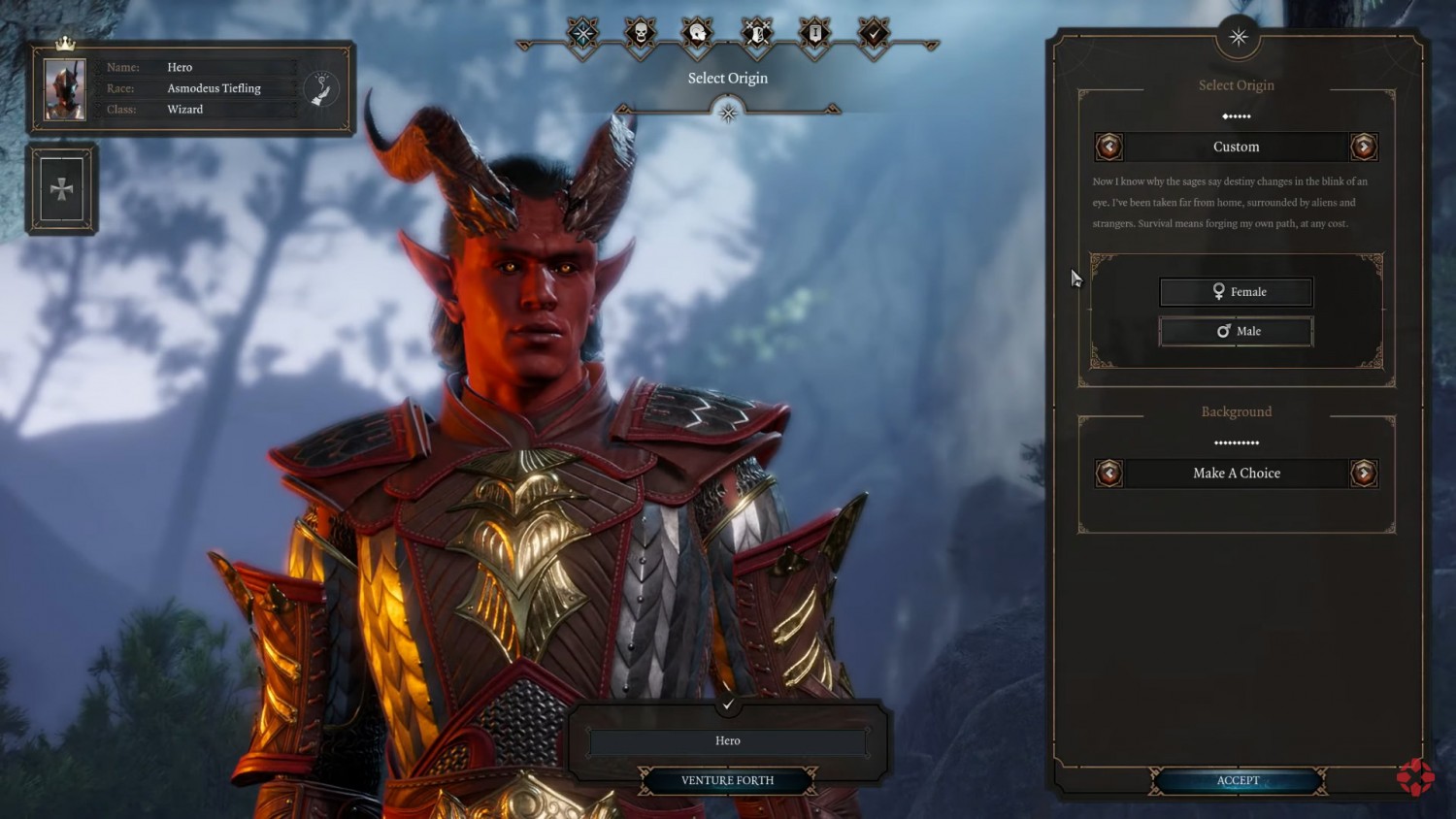Click VENTURE FORTH to begin the adventure
This screenshot has width=1456, height=819.
(726, 780)
